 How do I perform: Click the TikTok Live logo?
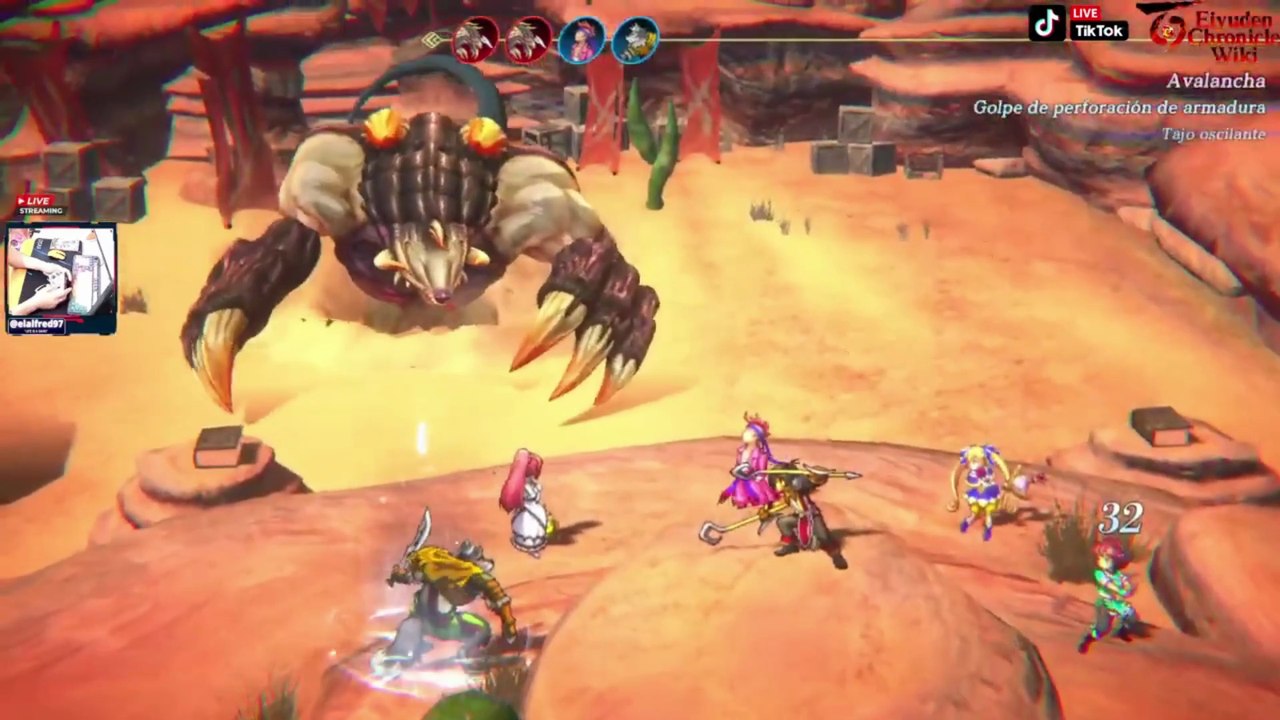click(1079, 23)
